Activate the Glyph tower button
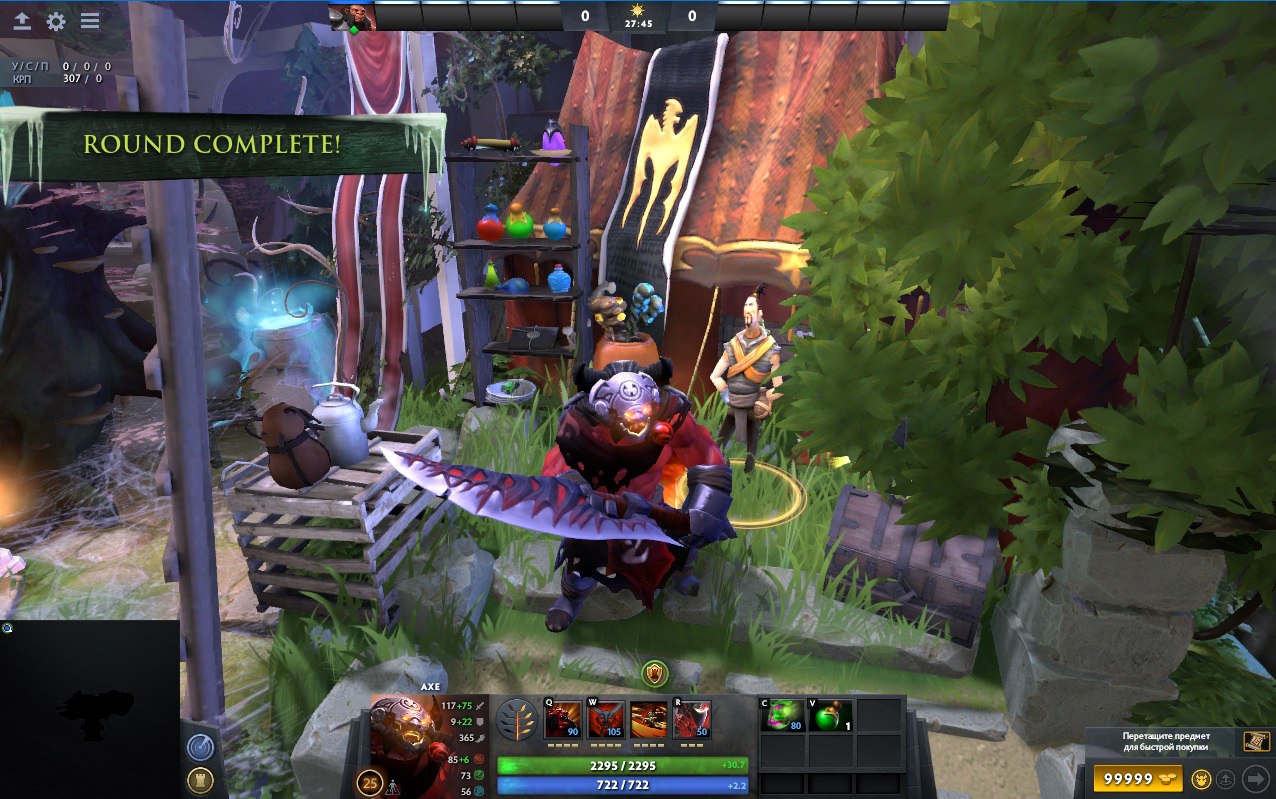 coord(199,781)
